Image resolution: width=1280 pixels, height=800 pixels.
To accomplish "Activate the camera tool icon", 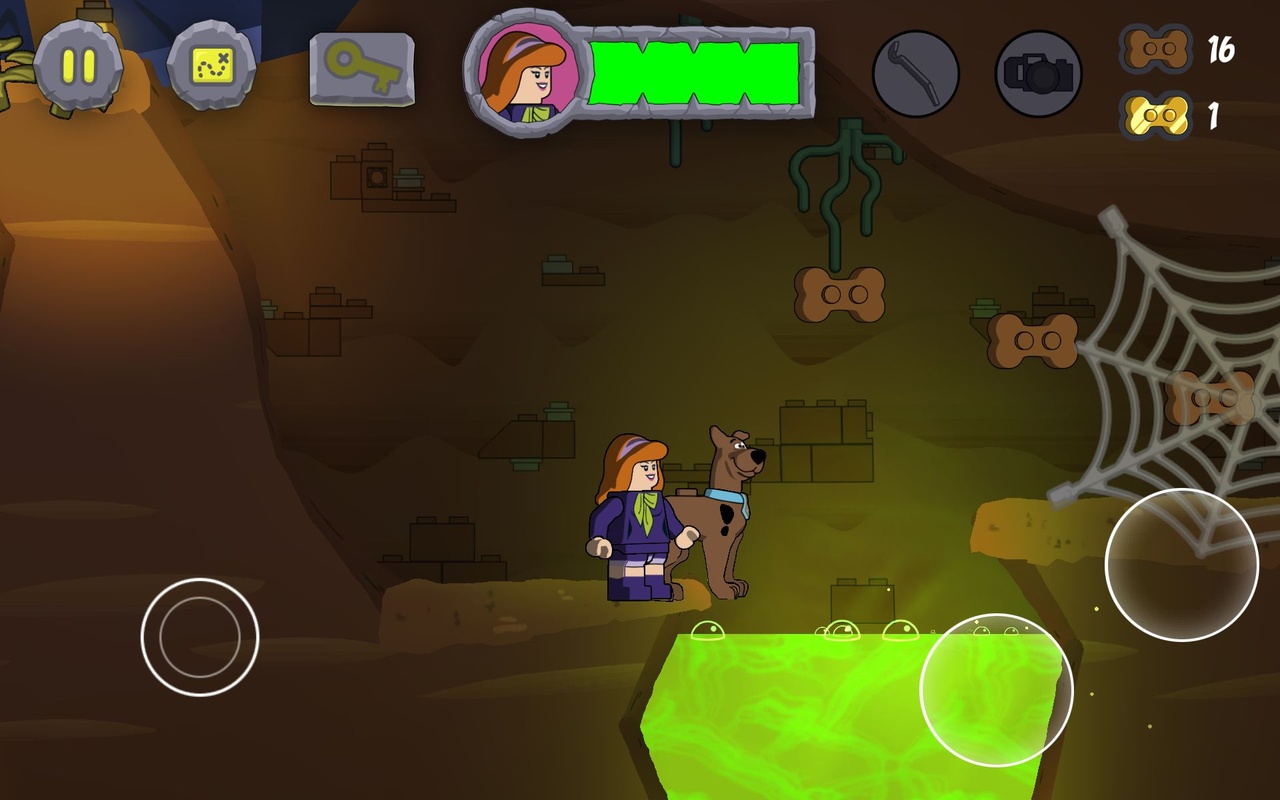I will (1038, 74).
